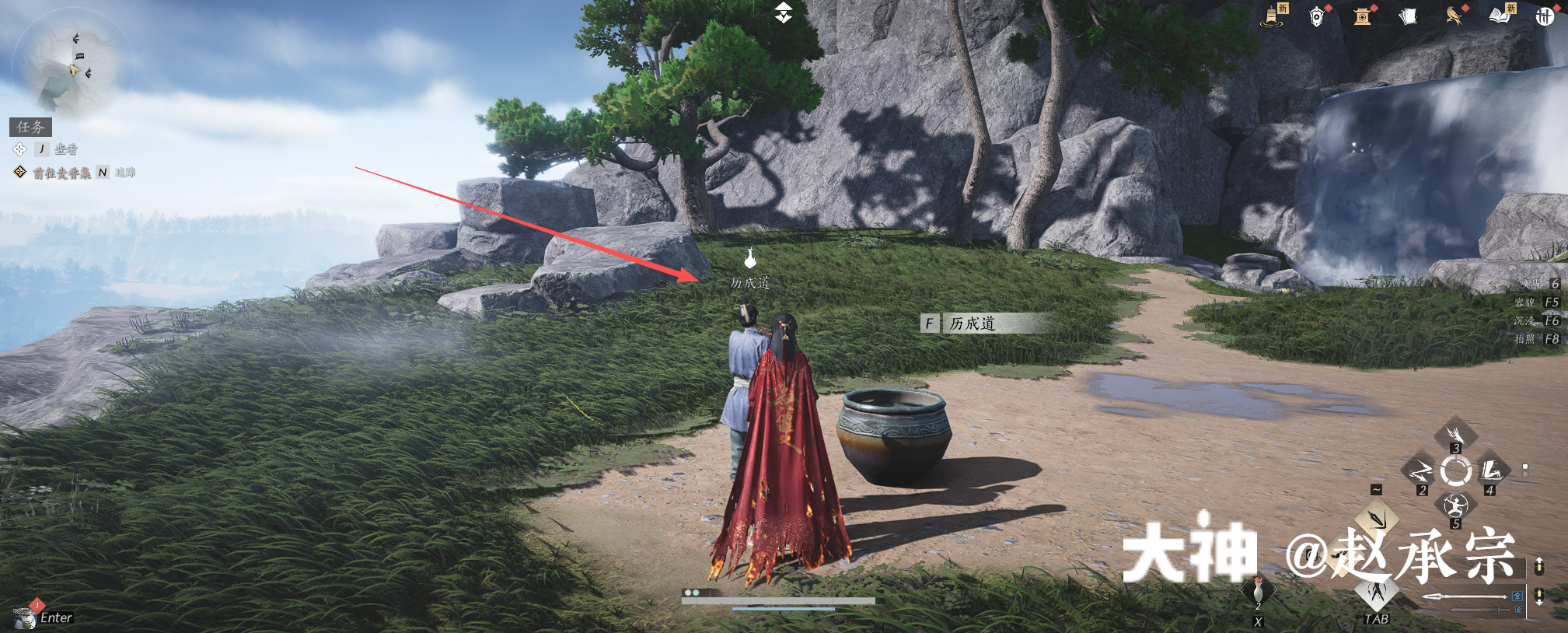The image size is (1568, 633).
Task: Use the healing gourd potion item
Action: point(1258,593)
